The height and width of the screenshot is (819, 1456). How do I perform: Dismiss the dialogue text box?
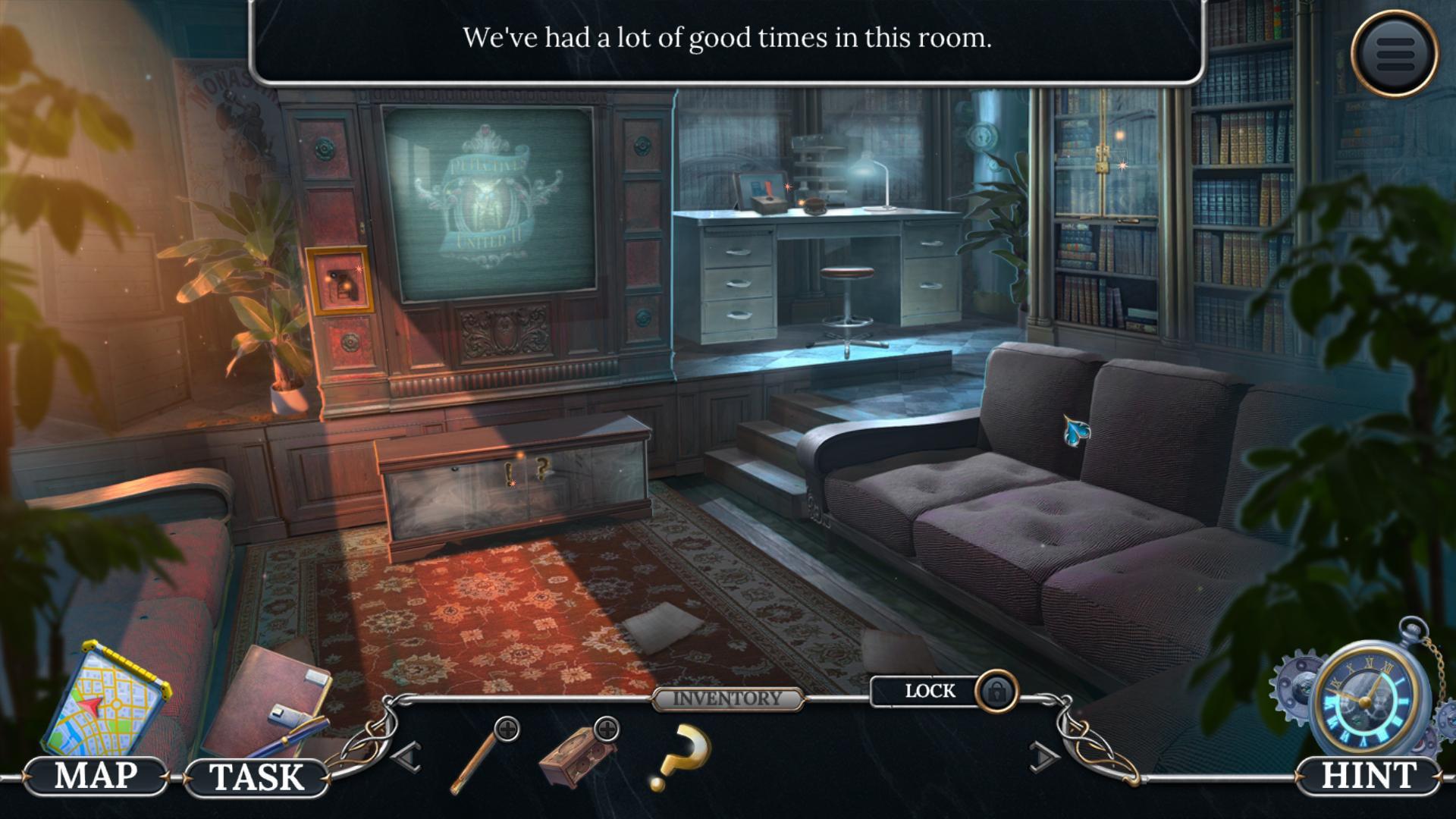(726, 39)
